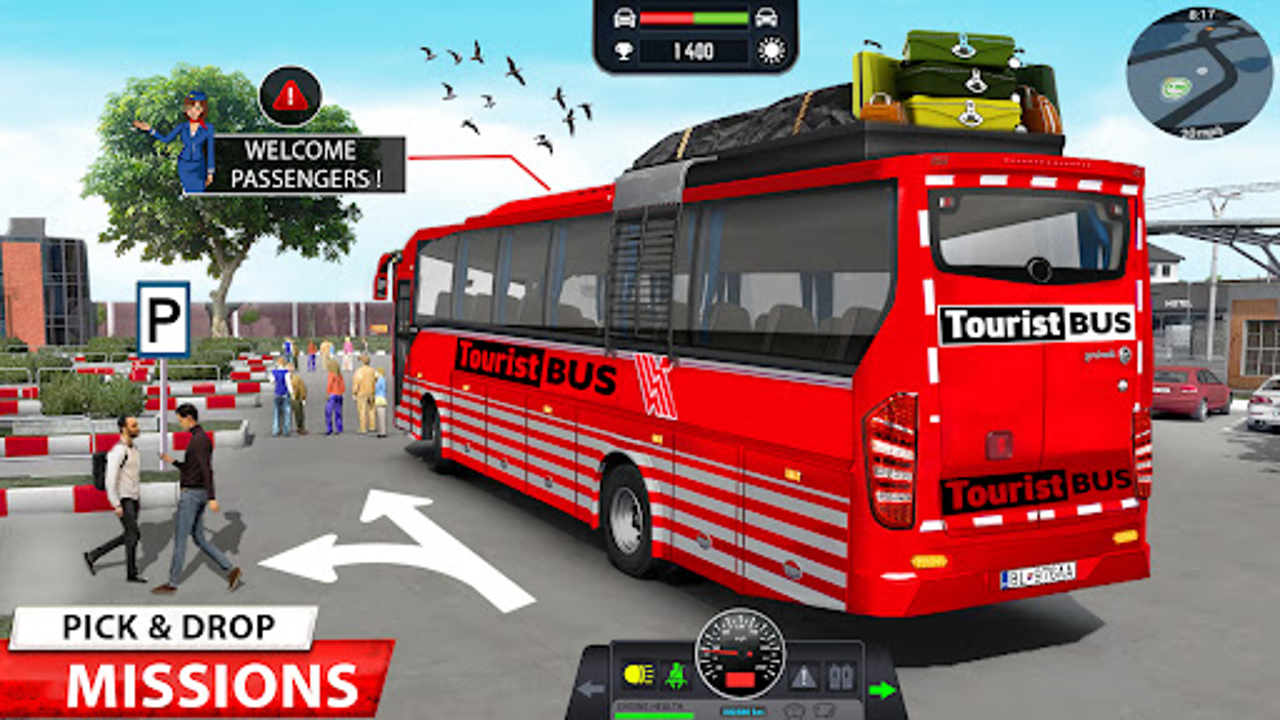Viewport: 1280px width, 720px height.
Task: Open the trophy rewards icon
Action: (626, 48)
